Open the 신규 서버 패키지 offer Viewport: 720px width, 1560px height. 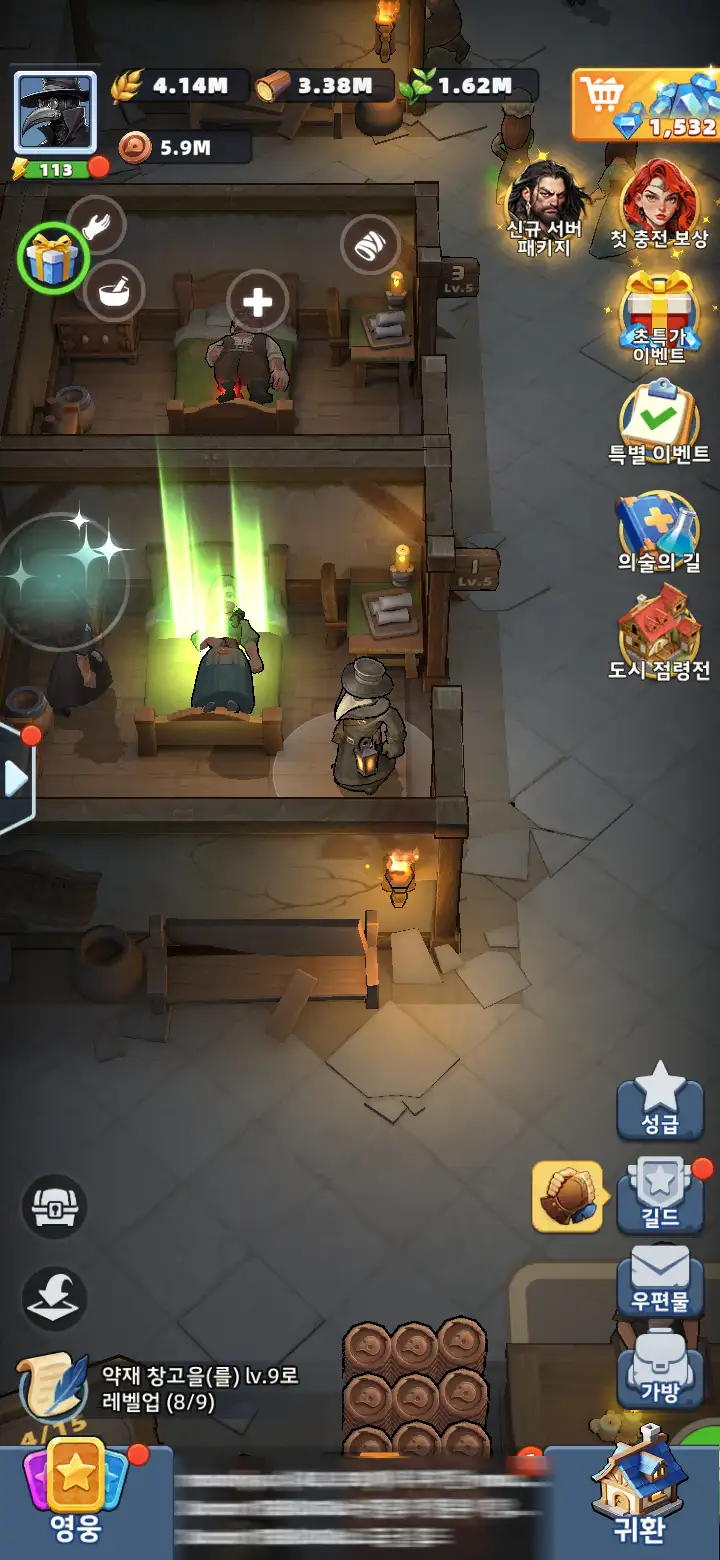[544, 207]
